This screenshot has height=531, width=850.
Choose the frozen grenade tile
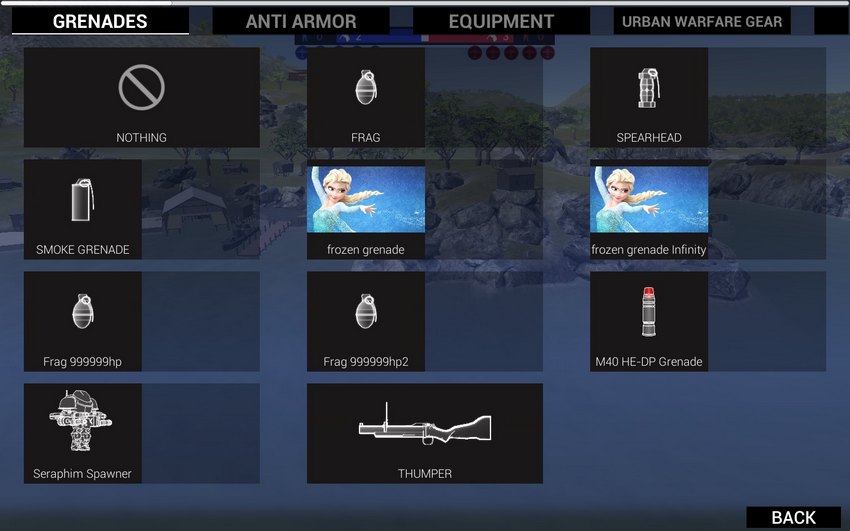point(366,210)
